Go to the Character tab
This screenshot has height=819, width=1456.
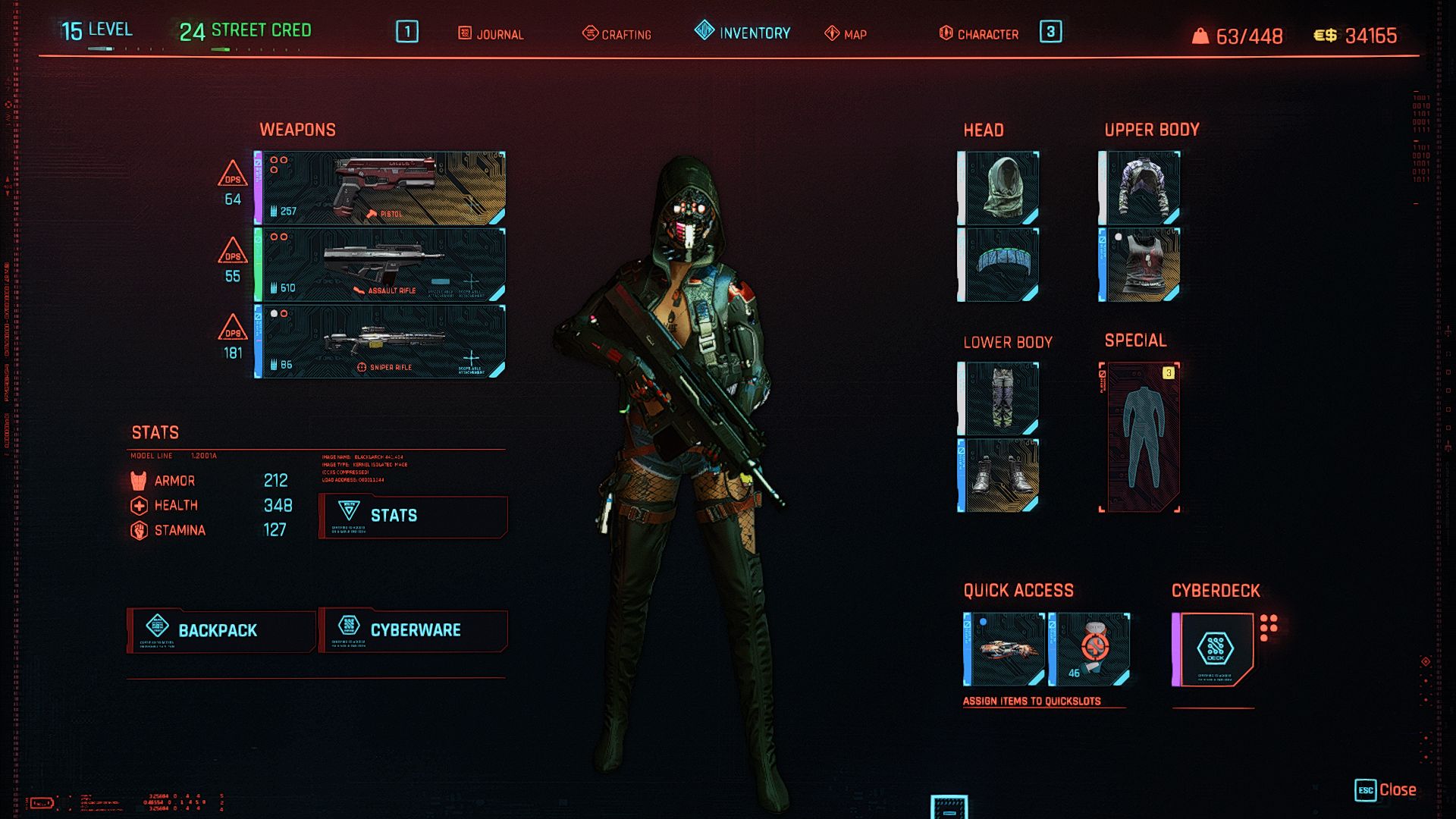tap(979, 34)
